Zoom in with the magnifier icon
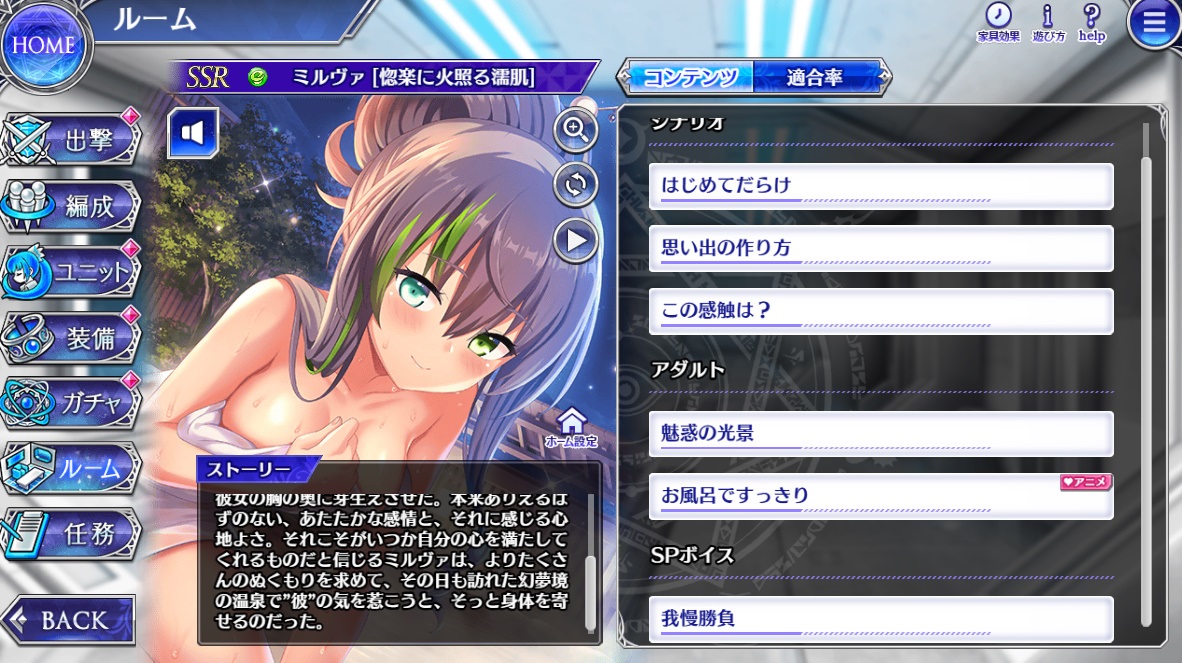Image resolution: width=1182 pixels, height=663 pixels. 576,130
